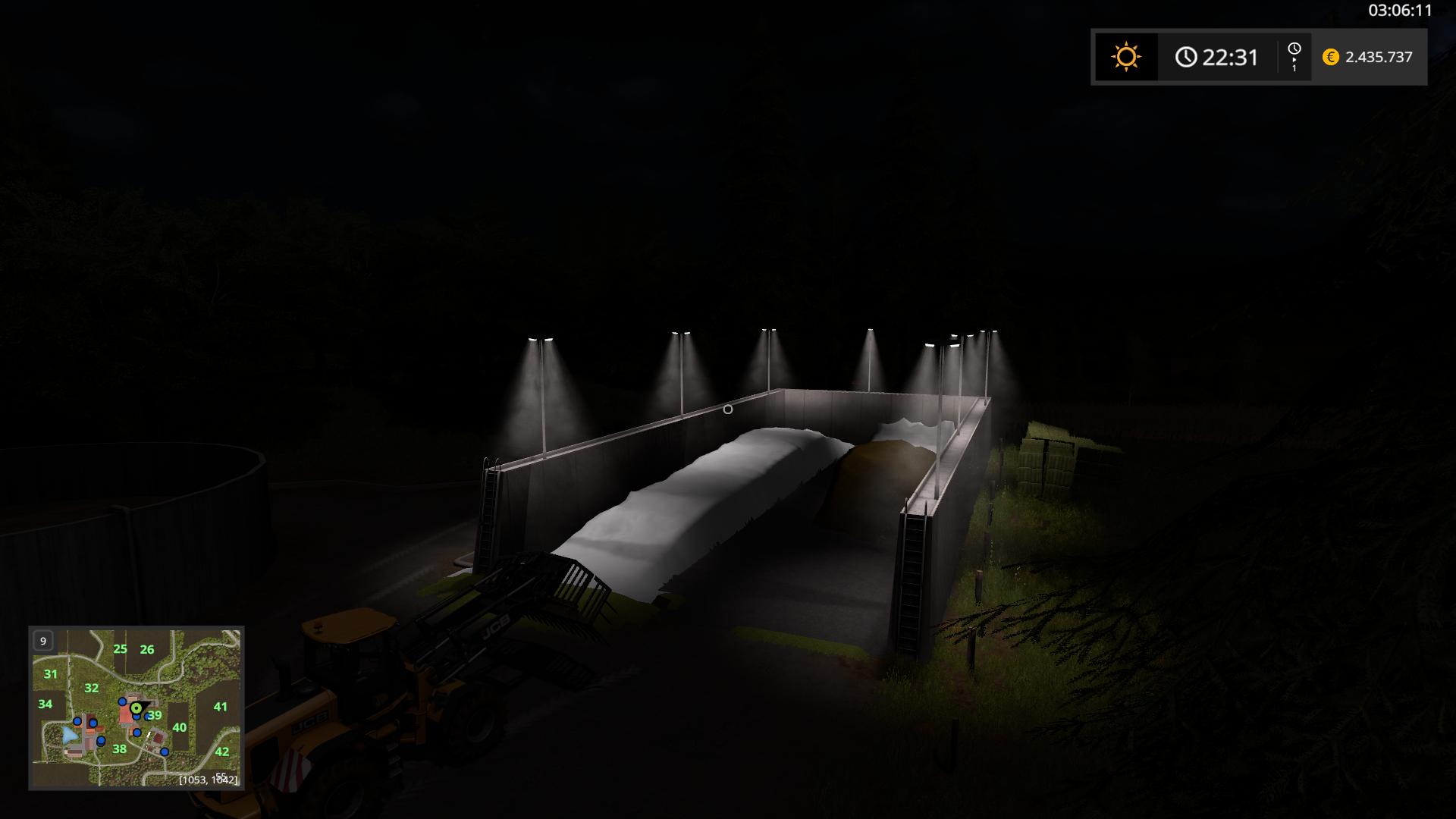Select field 42 on the minimap
The width and height of the screenshot is (1456, 819).
(221, 752)
